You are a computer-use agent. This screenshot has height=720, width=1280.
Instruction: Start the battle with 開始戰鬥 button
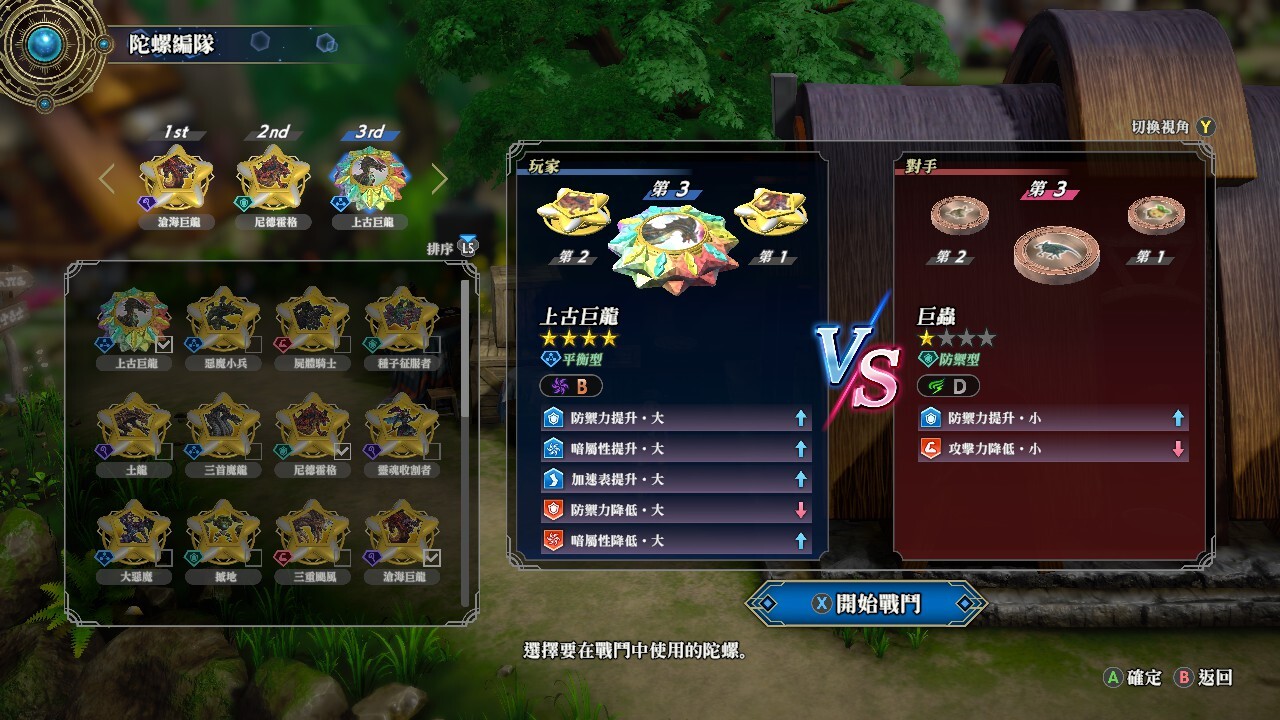click(x=866, y=603)
